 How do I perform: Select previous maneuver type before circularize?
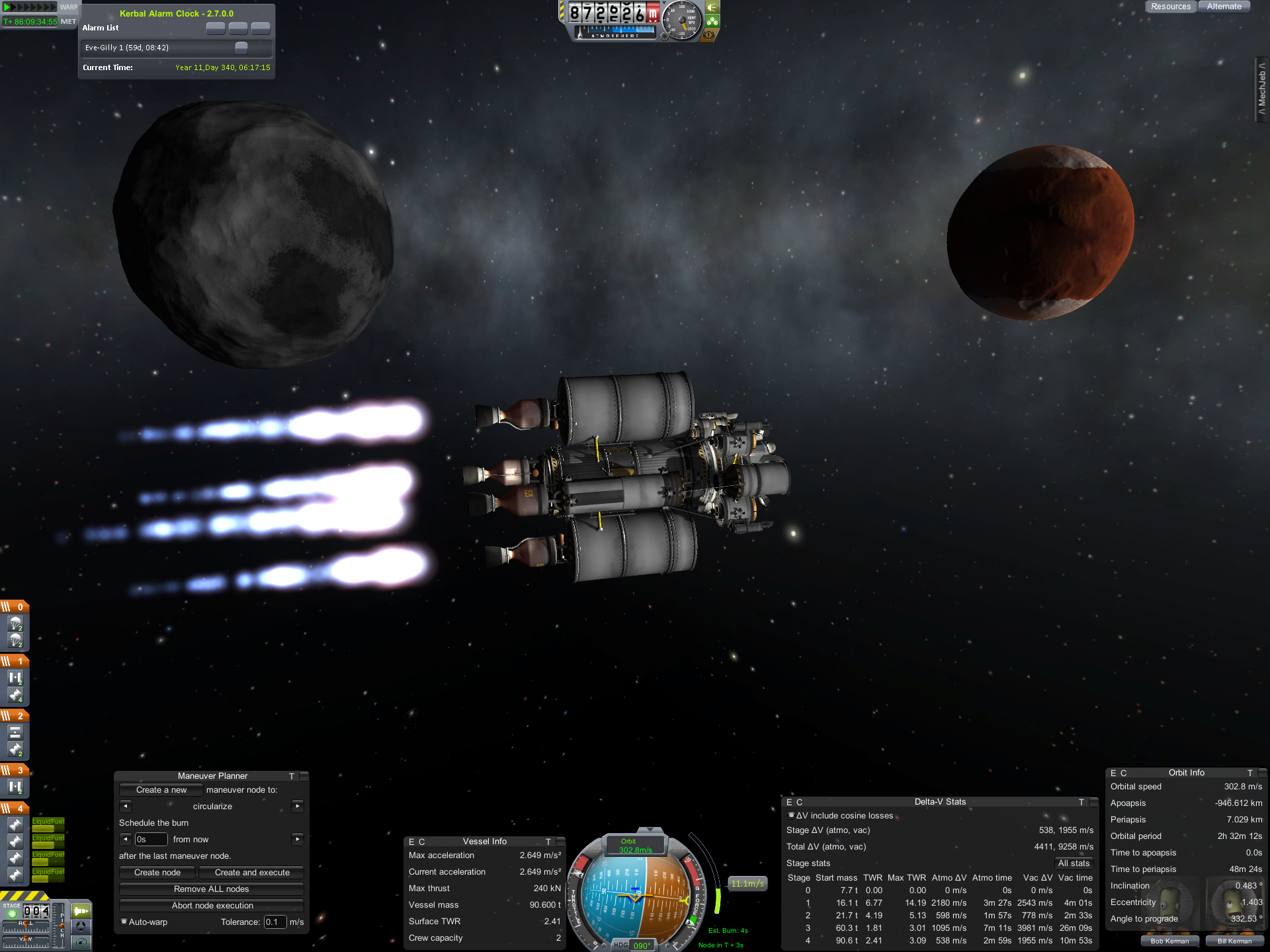[126, 807]
